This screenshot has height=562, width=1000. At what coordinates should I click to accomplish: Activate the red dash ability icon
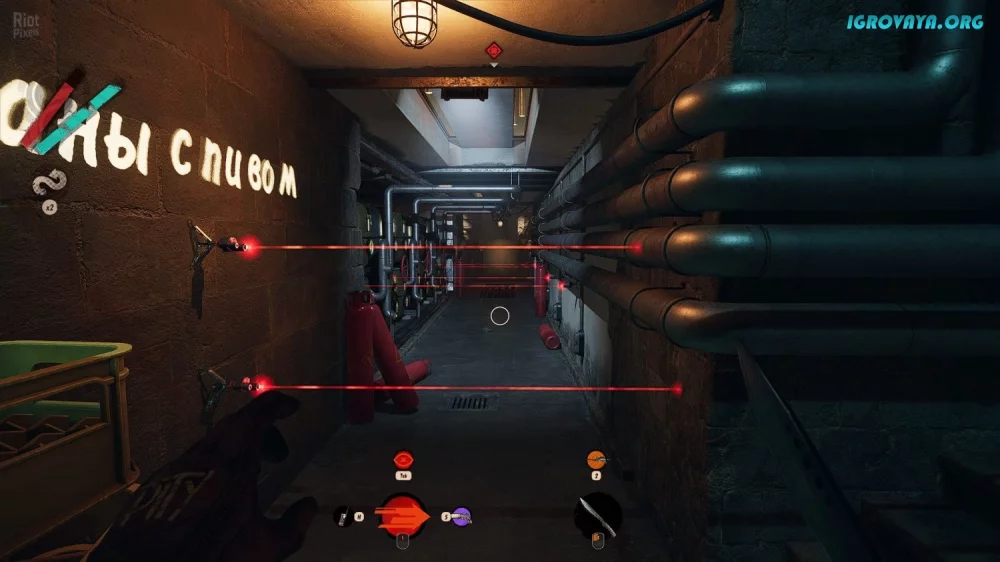403,516
